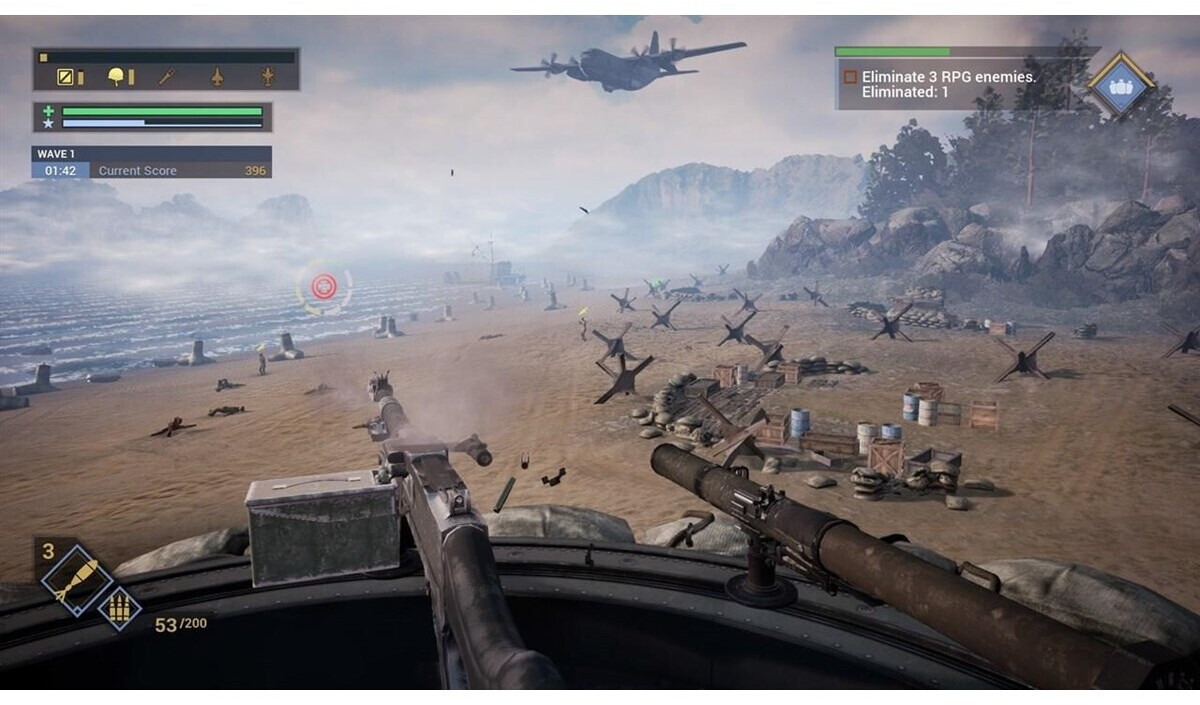Select the machine gun bullets ammo icon
This screenshot has height=705, width=1200.
(x=119, y=608)
